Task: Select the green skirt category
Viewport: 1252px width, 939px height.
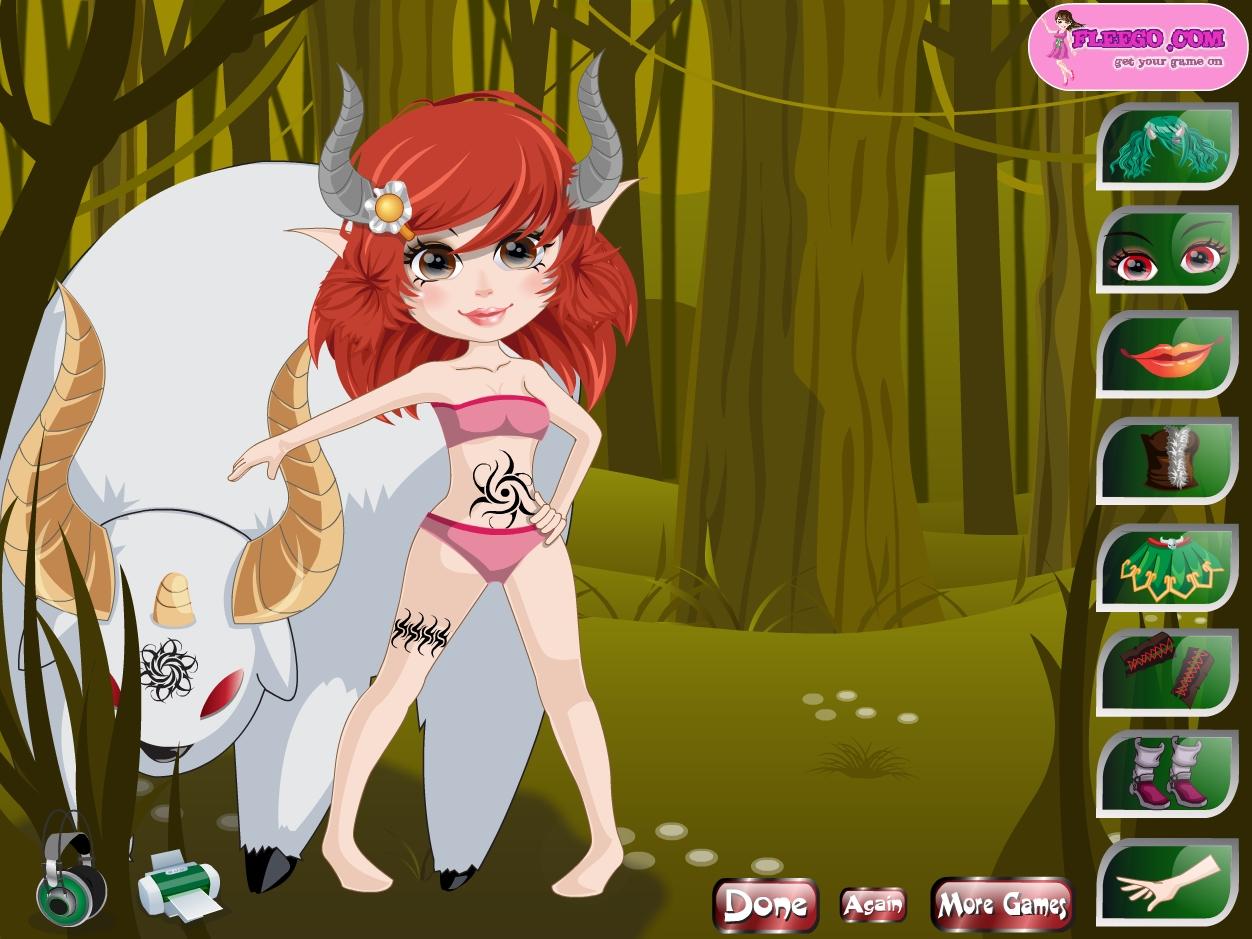Action: point(1167,567)
